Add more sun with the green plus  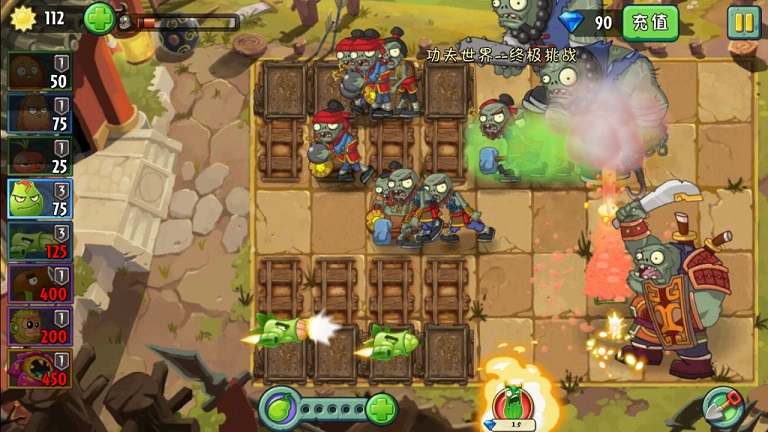click(x=99, y=18)
